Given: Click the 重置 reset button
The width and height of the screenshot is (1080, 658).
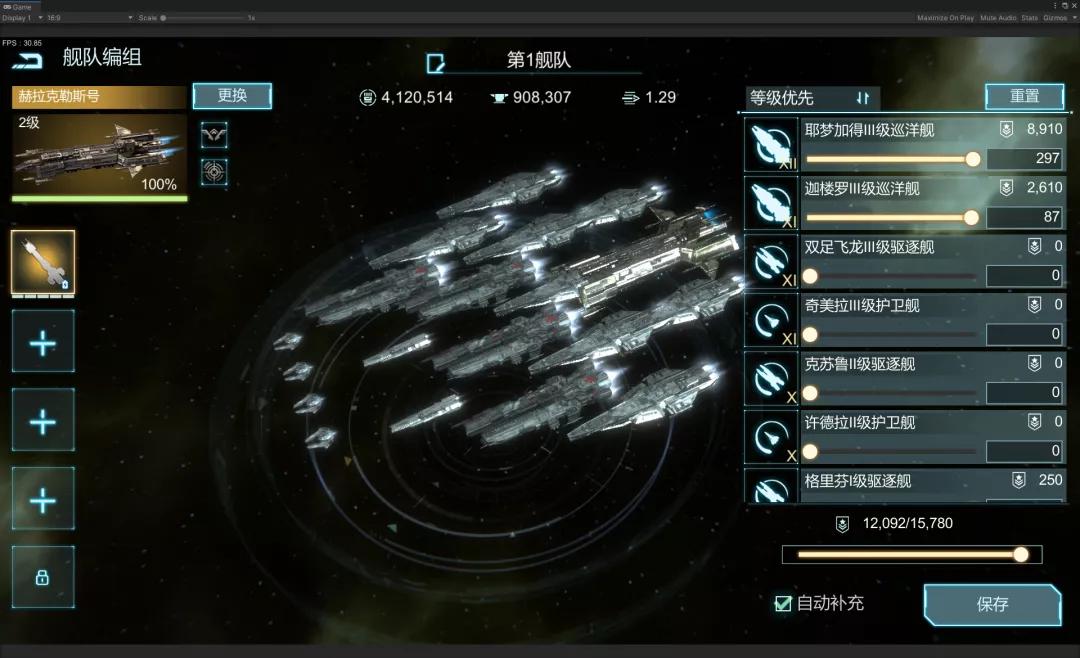Looking at the screenshot, I should [1024, 97].
